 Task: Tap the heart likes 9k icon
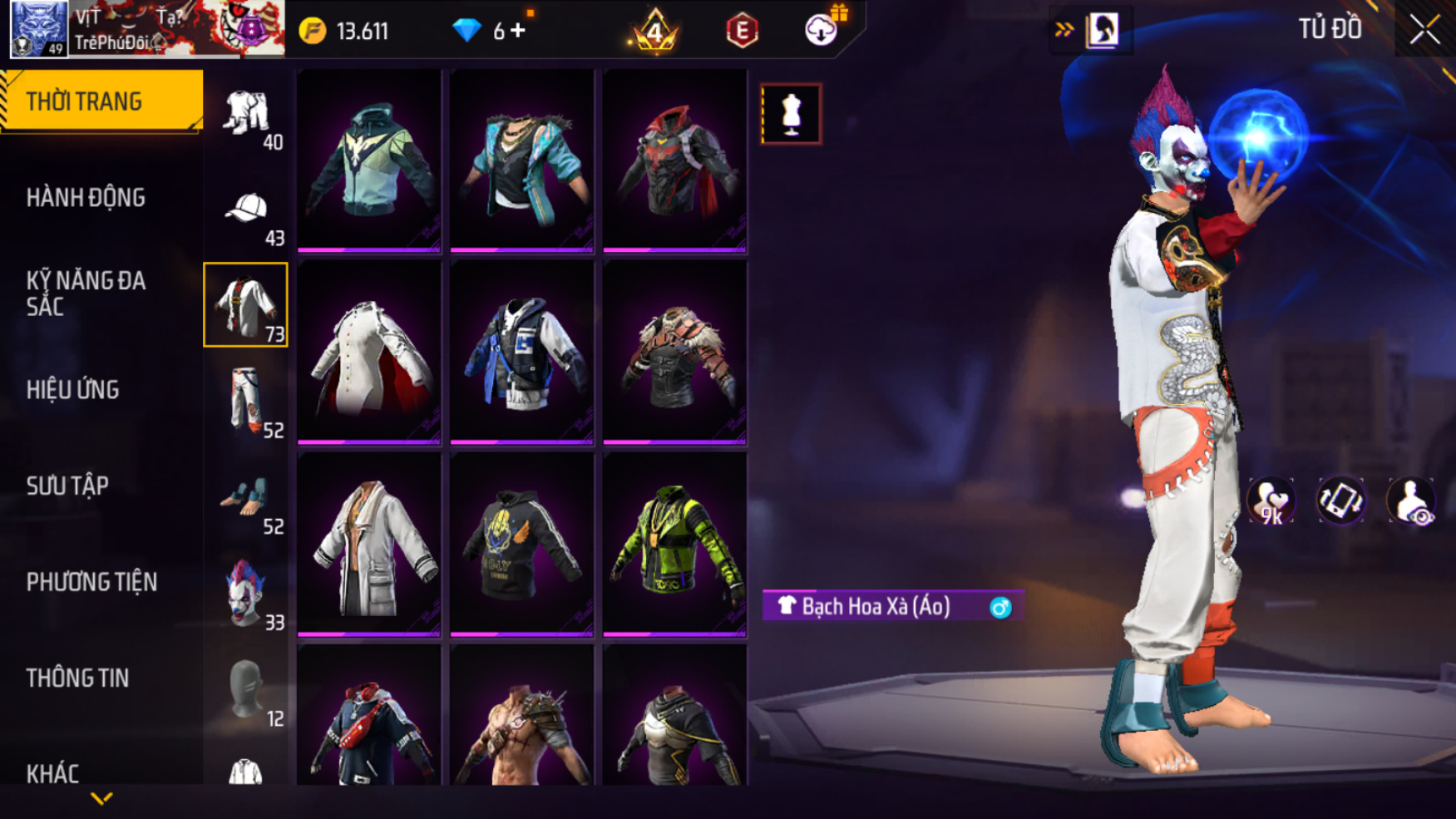(x=1270, y=501)
